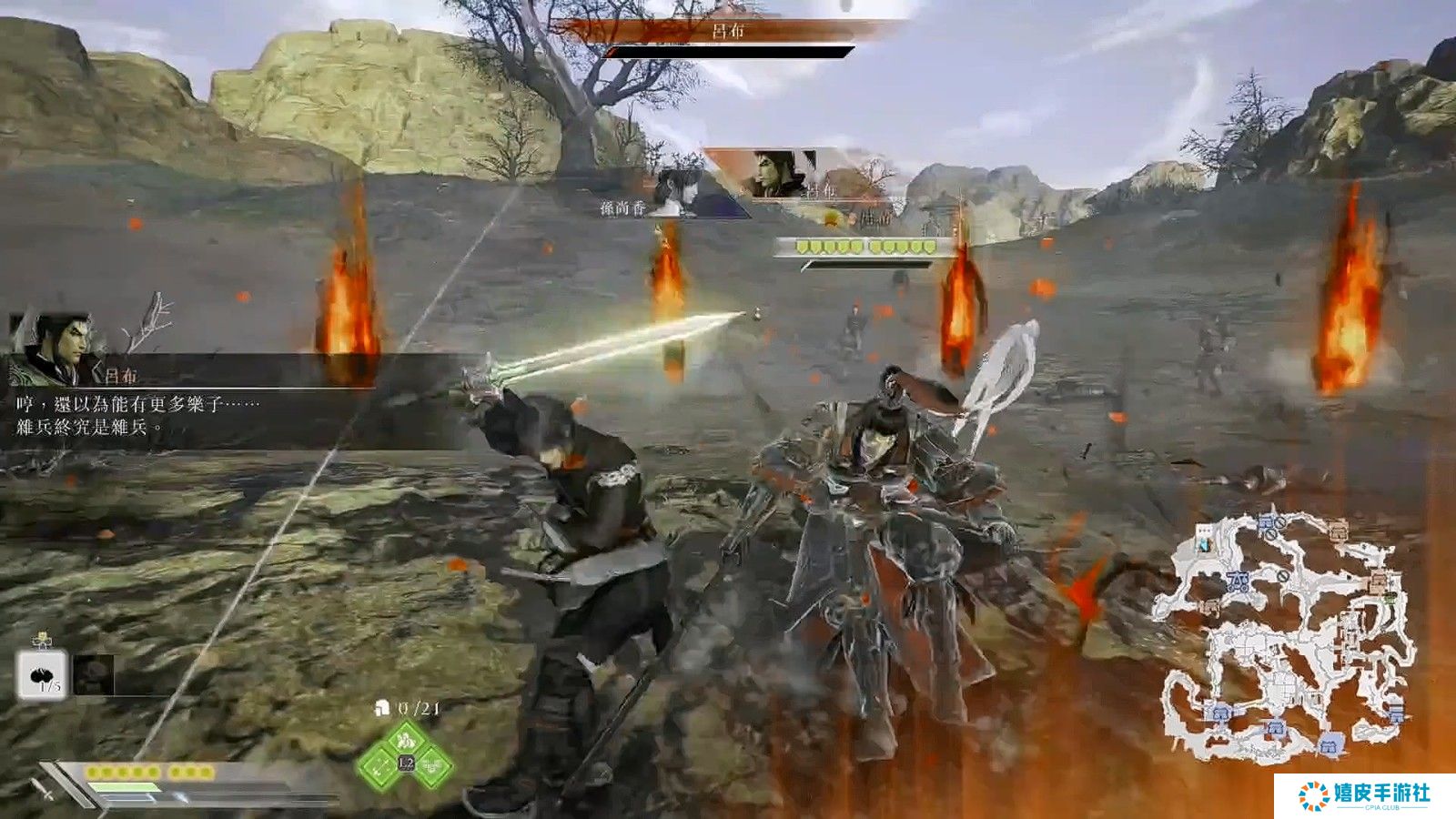
Task: Trigger the left green diamond battle art
Action: tap(379, 767)
